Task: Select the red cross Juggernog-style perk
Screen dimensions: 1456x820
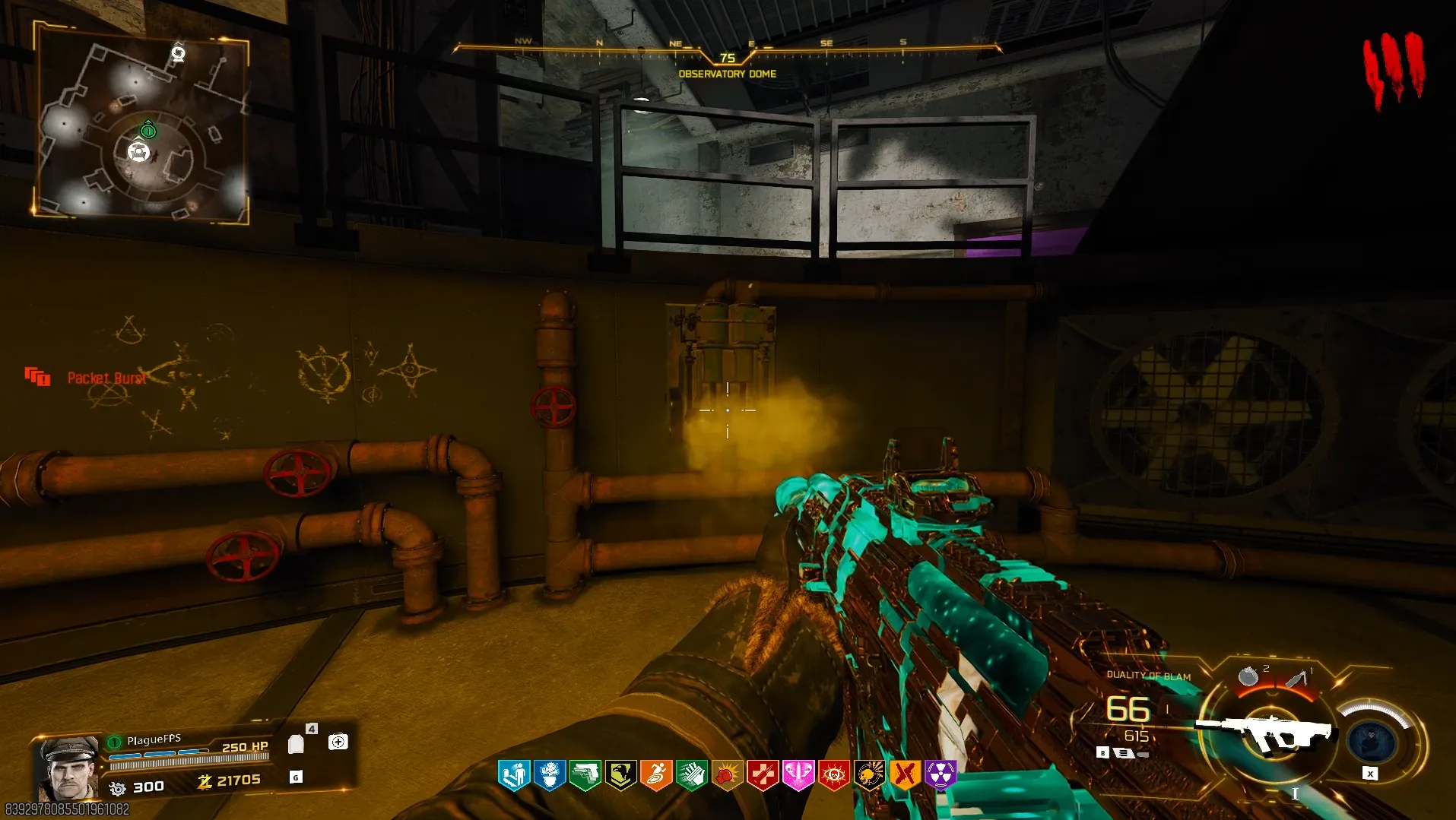Action: pyautogui.click(x=763, y=775)
